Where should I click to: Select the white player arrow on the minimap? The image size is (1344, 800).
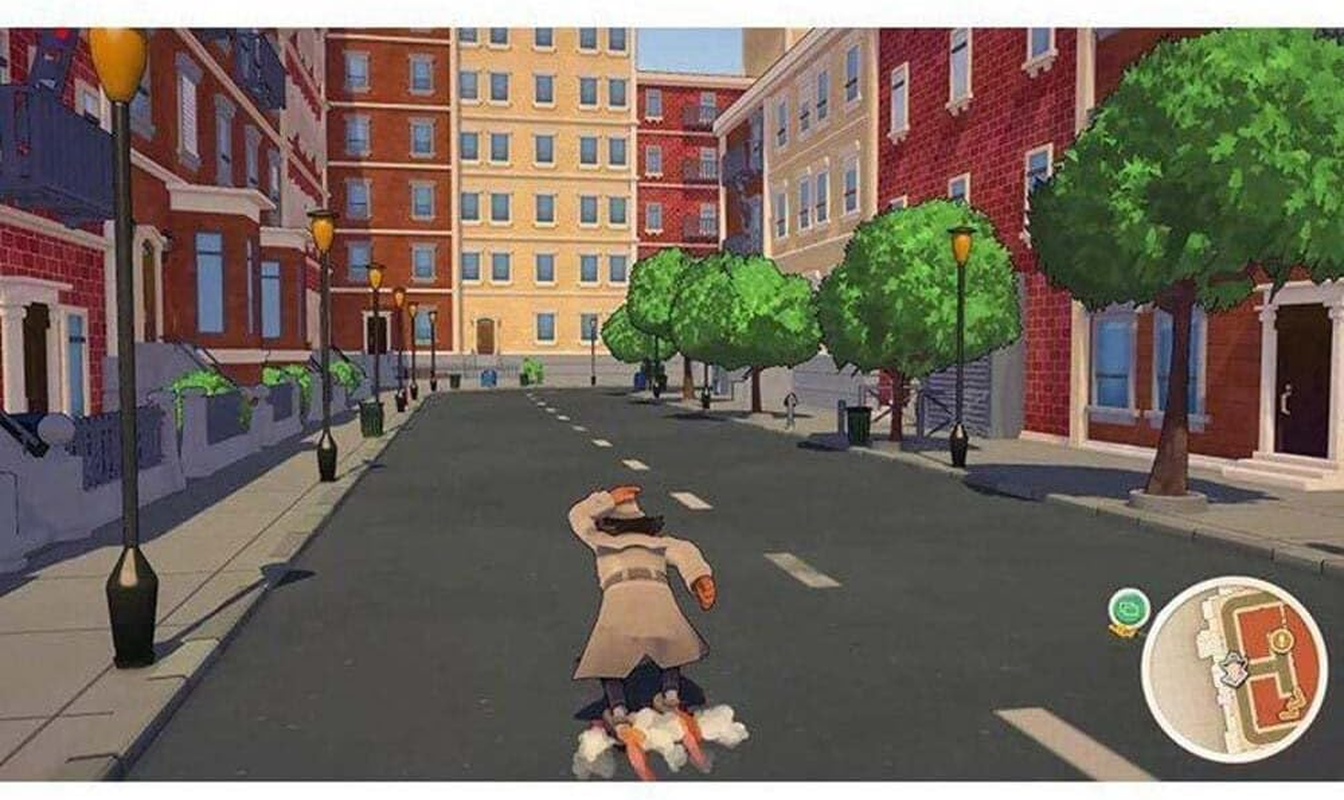click(1232, 669)
